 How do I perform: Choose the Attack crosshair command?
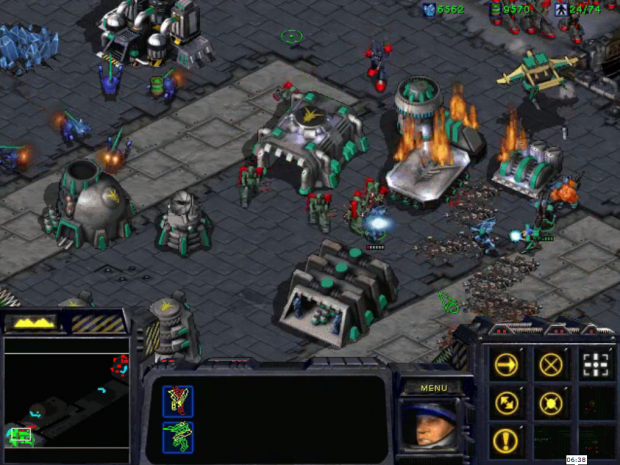595,364
